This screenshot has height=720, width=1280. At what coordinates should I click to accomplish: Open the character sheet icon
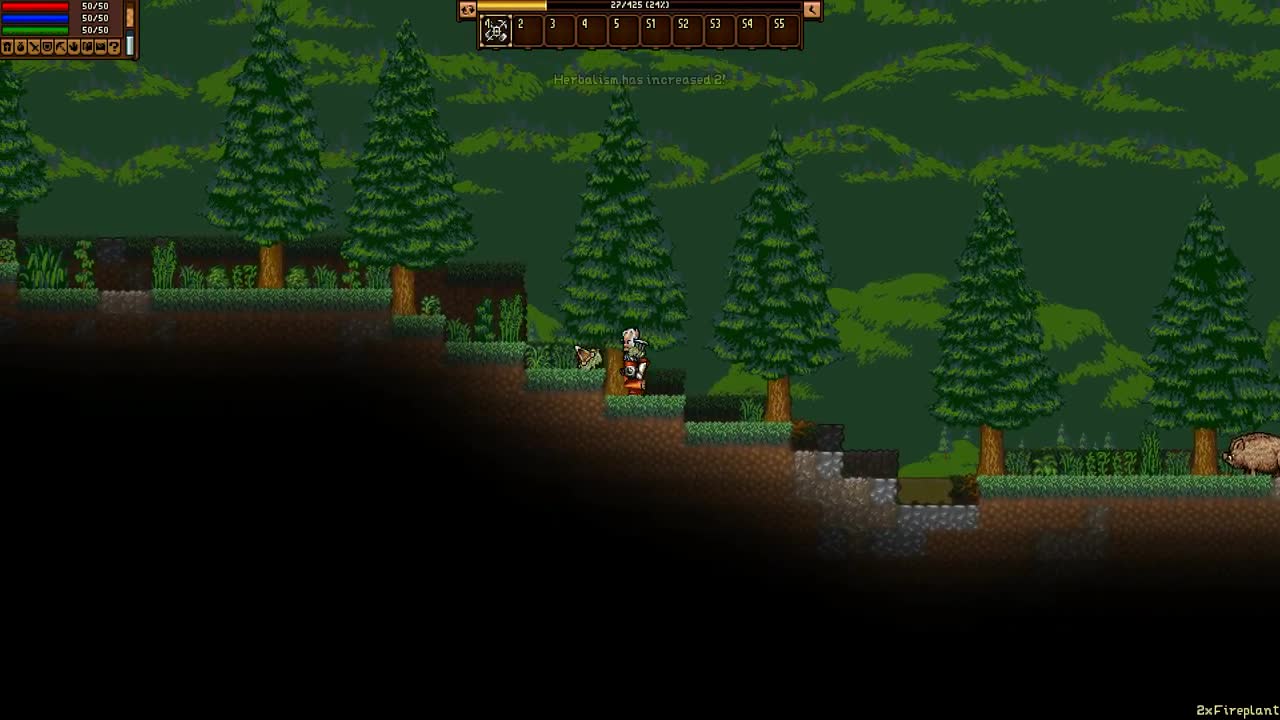tap(6, 47)
